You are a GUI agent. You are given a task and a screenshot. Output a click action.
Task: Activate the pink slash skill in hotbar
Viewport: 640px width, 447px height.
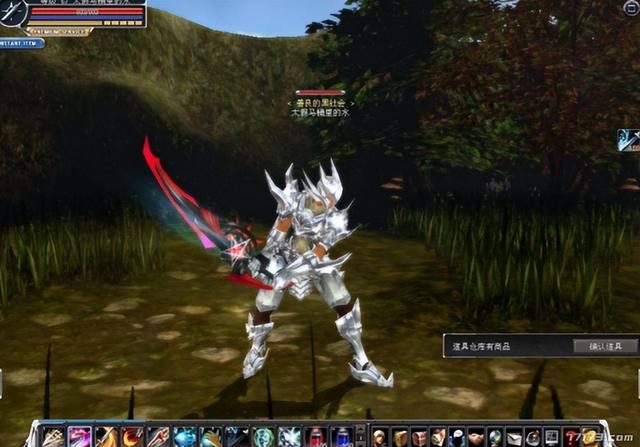point(80,437)
